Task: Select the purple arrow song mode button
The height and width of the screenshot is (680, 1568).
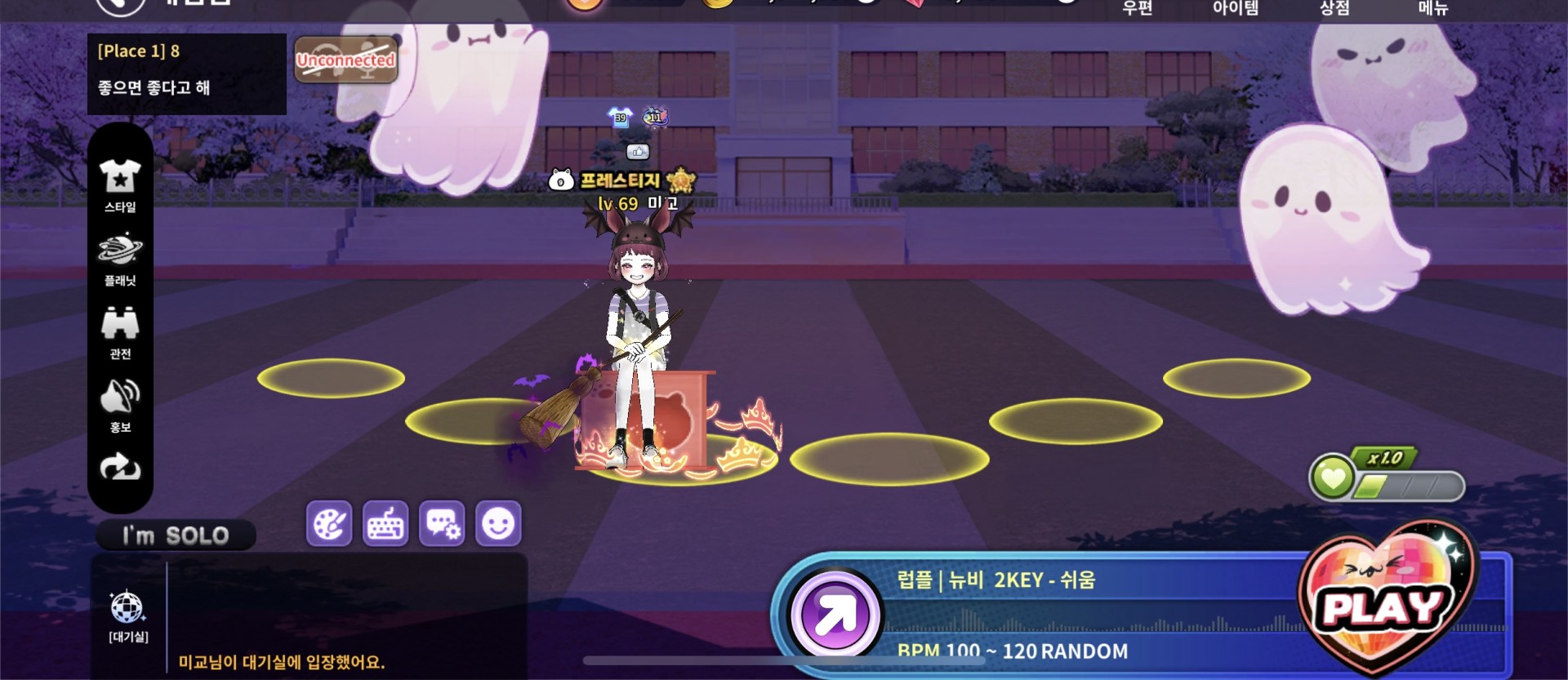Action: tap(835, 614)
